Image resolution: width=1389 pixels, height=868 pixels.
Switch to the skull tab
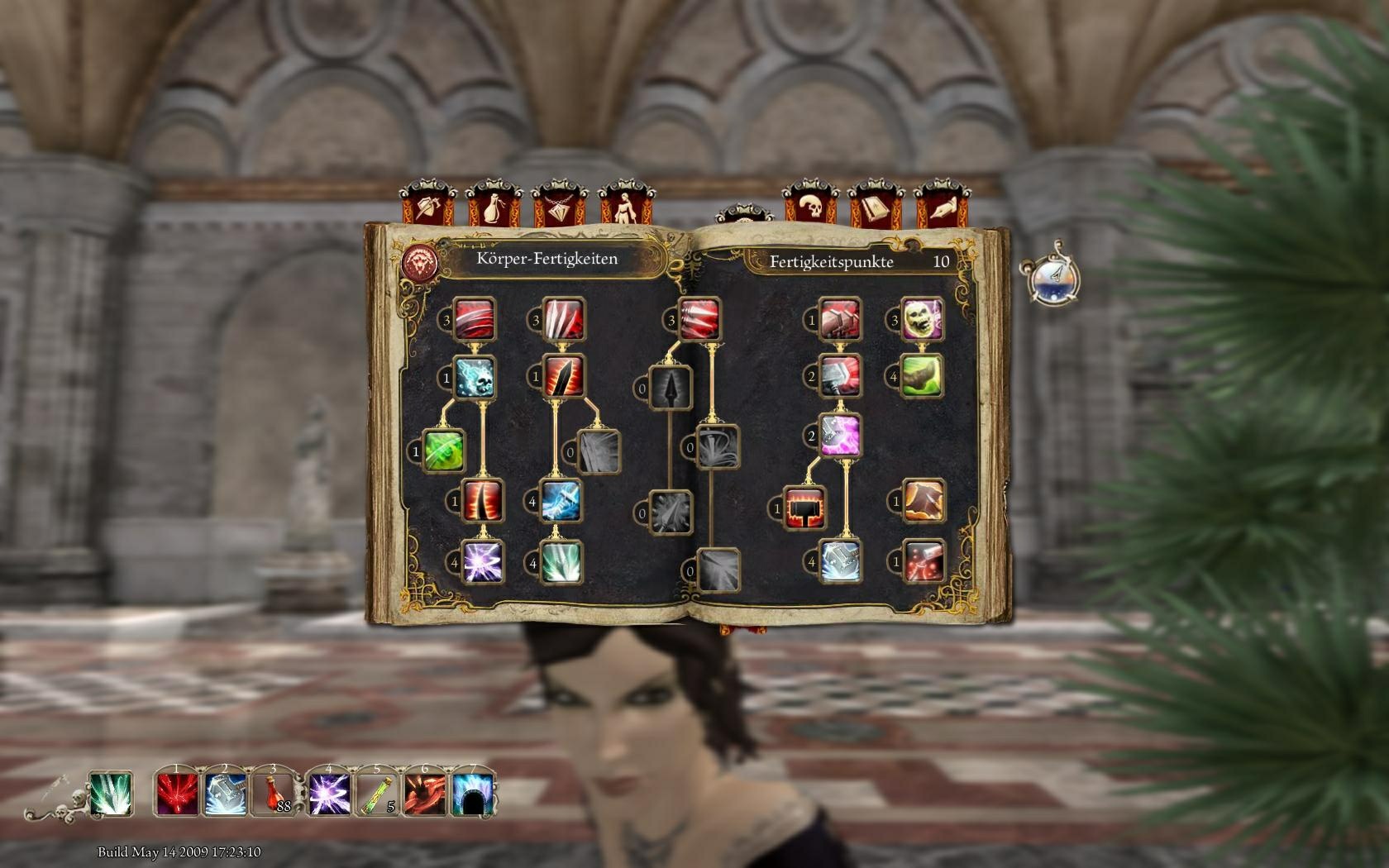tap(811, 205)
